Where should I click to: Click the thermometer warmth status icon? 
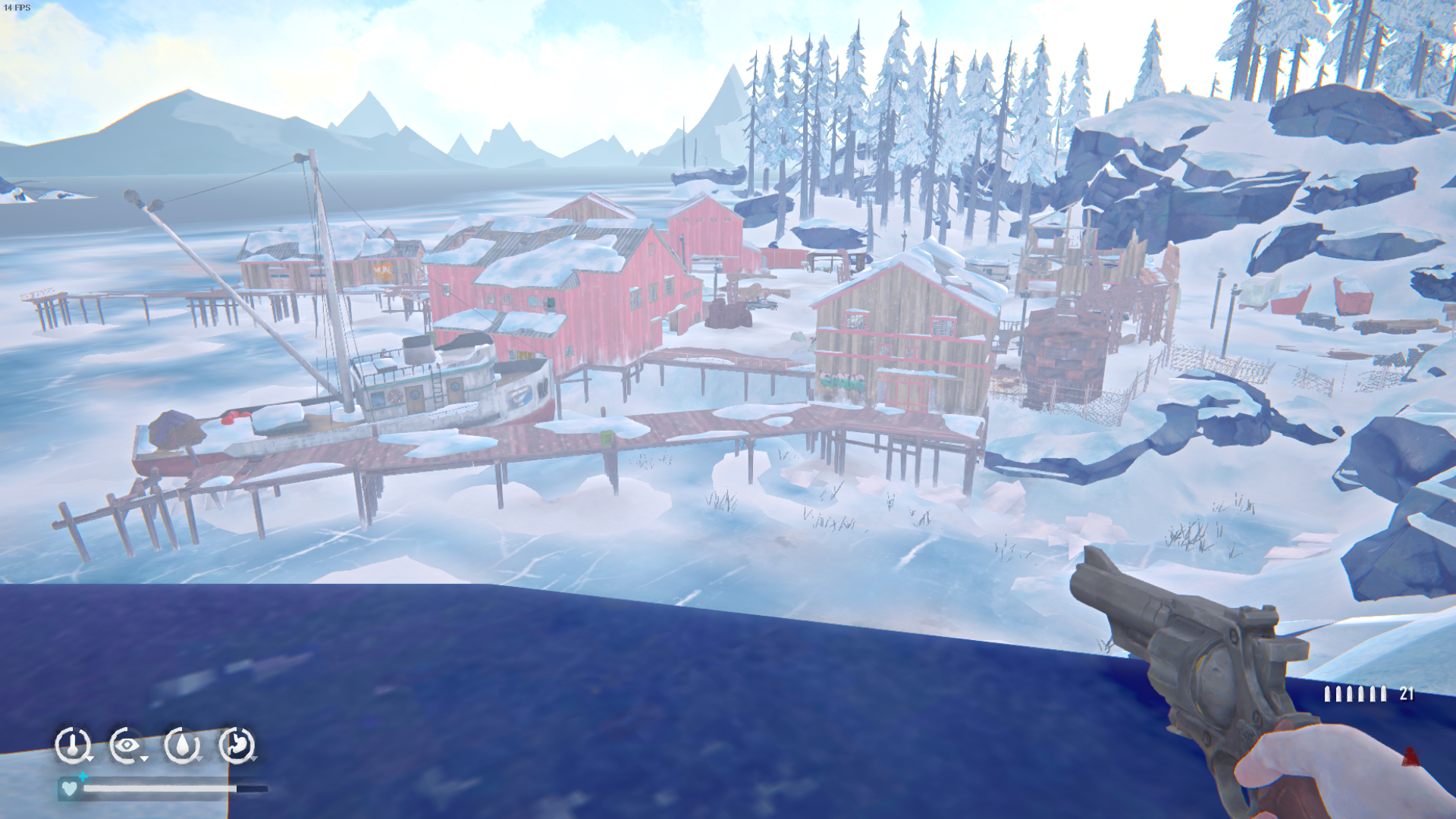click(73, 745)
